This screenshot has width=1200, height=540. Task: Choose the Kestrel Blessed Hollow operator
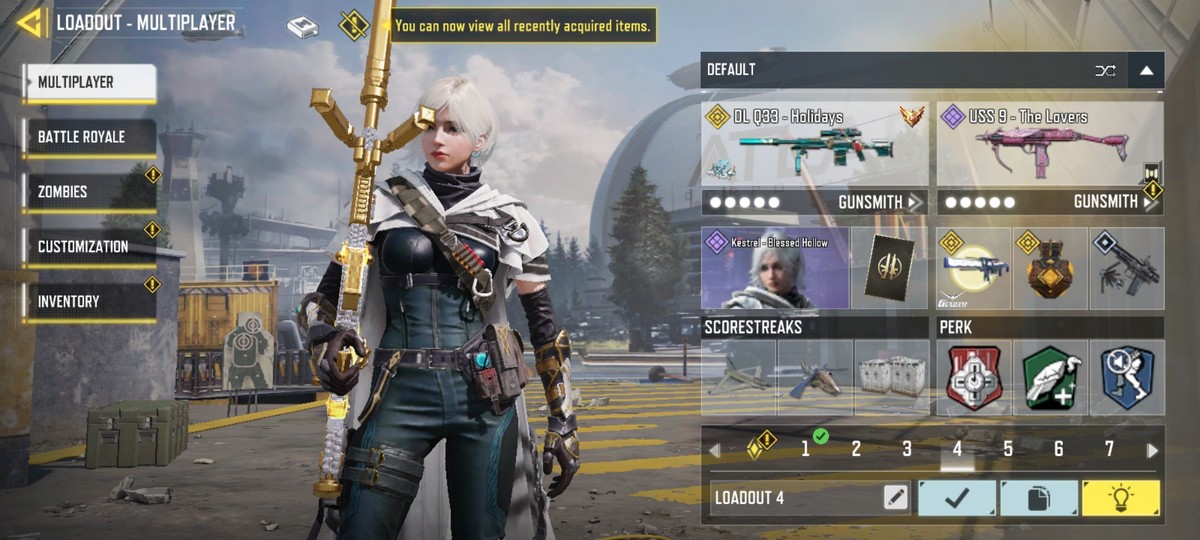775,268
